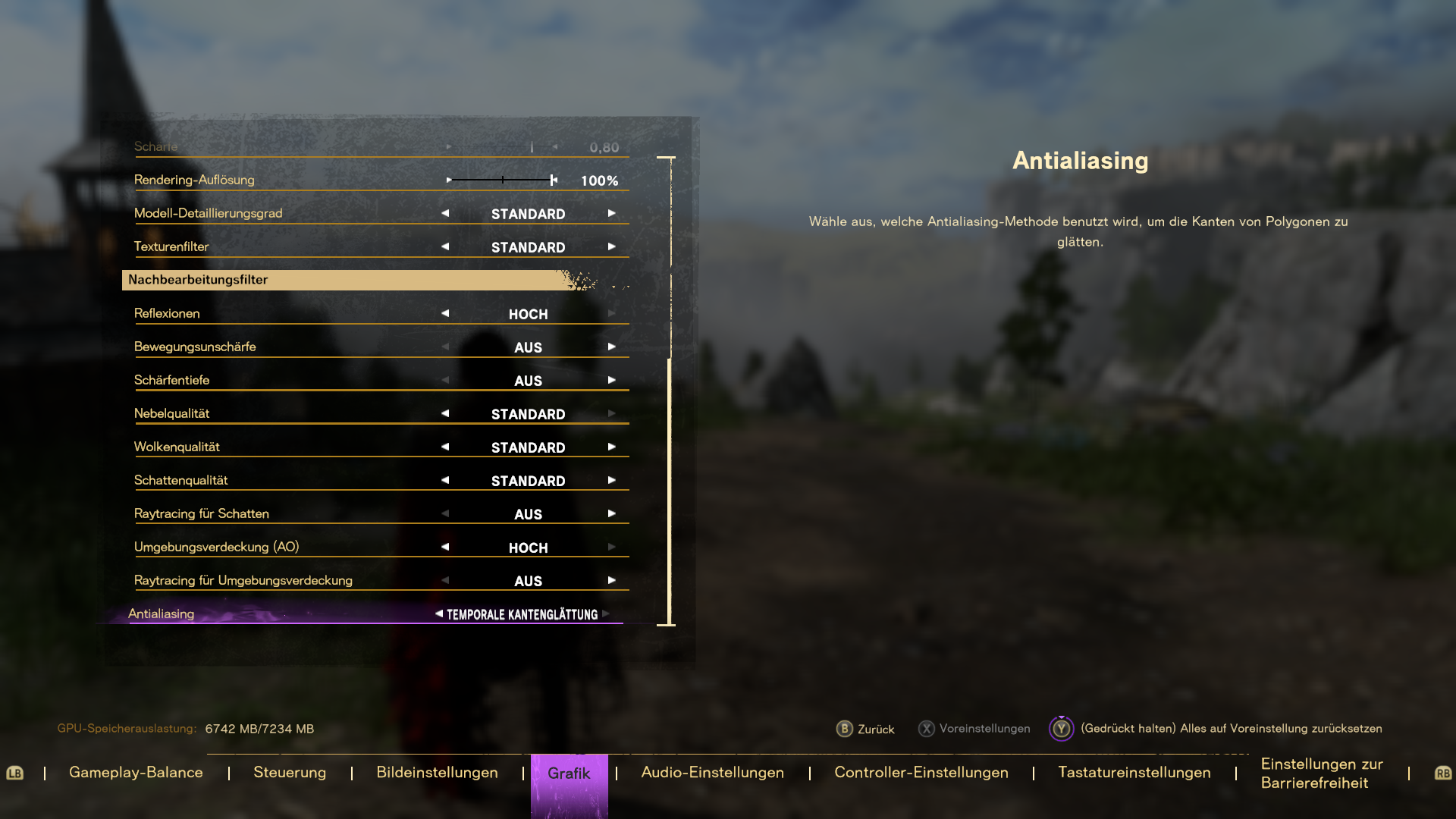Viewport: 1456px width, 819px height.
Task: Increase Schärfentiefe using its right arrow
Action: point(612,379)
